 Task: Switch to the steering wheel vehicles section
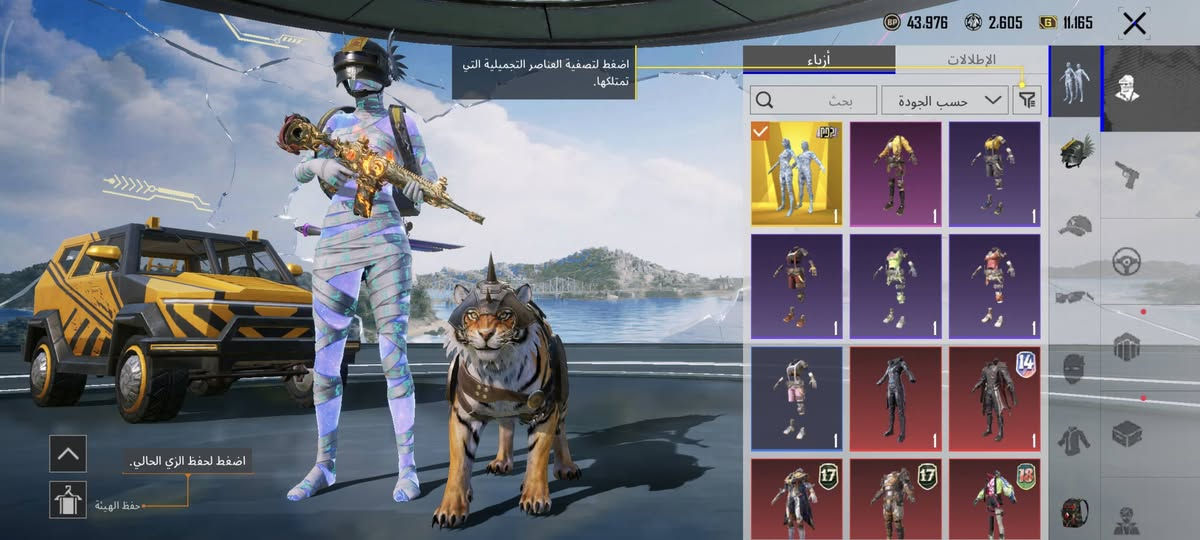point(1127,262)
